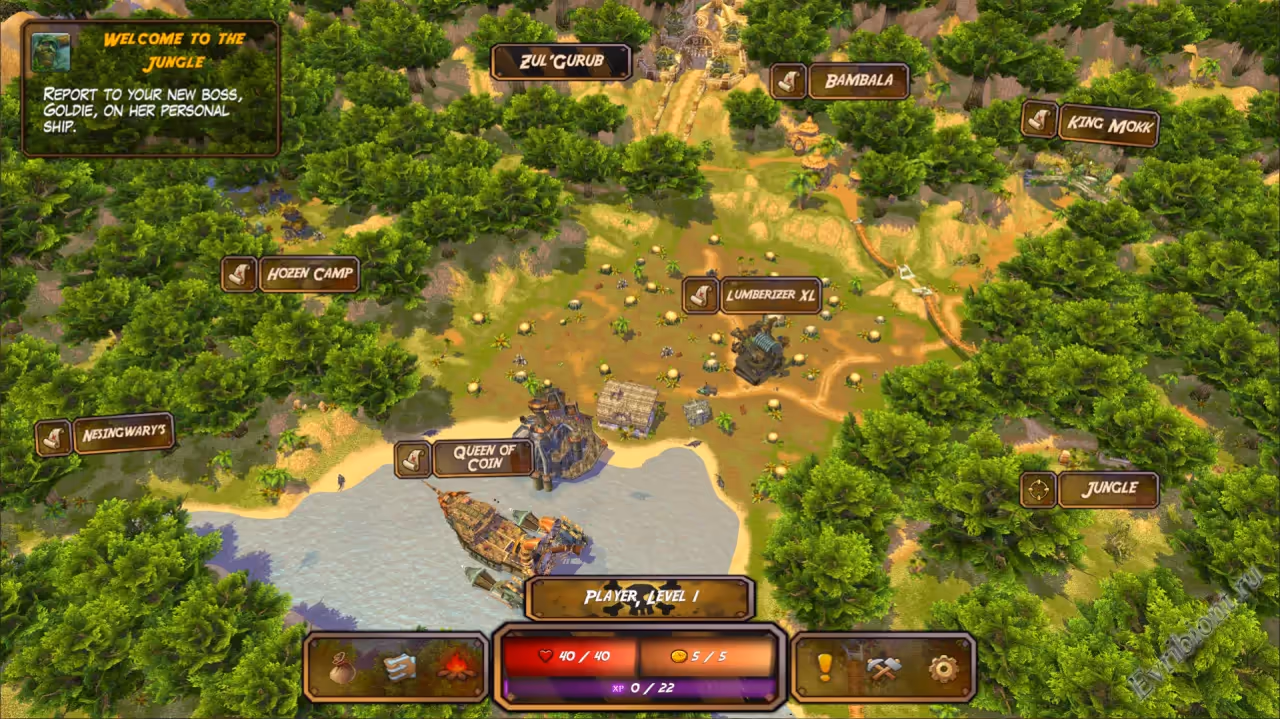Select the Lumberizer XL marker

(x=770, y=295)
